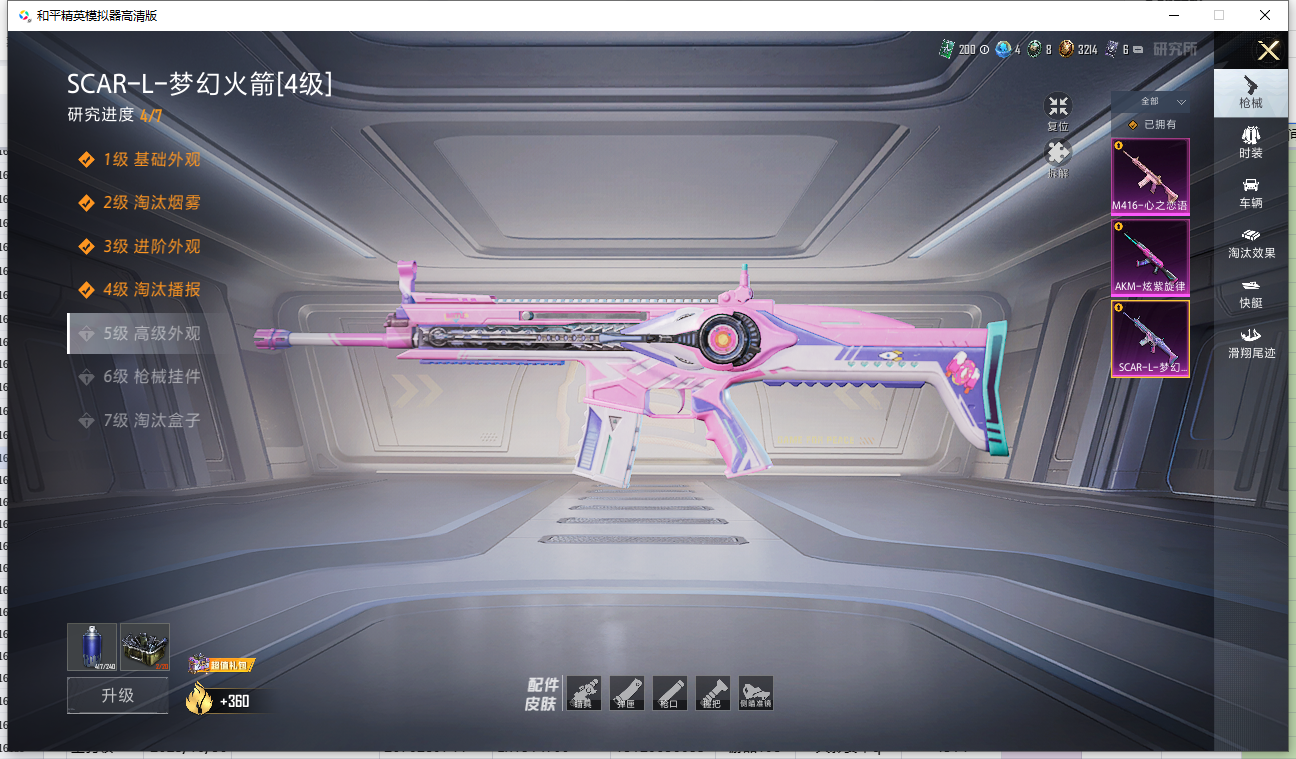This screenshot has height=759, width=1296.
Task: View the 1级 基础外观 level entry
Action: pyautogui.click(x=151, y=159)
